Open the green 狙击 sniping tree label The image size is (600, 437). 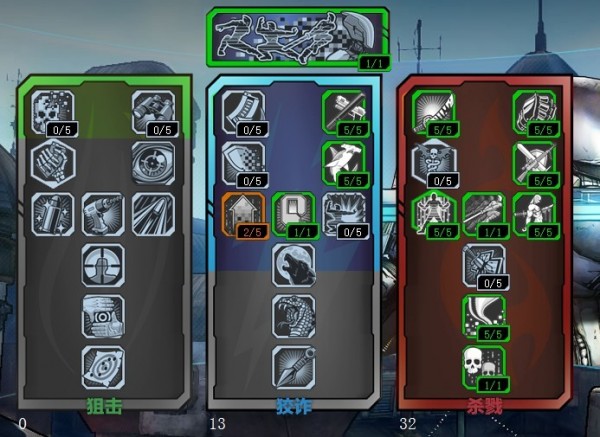[x=103, y=408]
